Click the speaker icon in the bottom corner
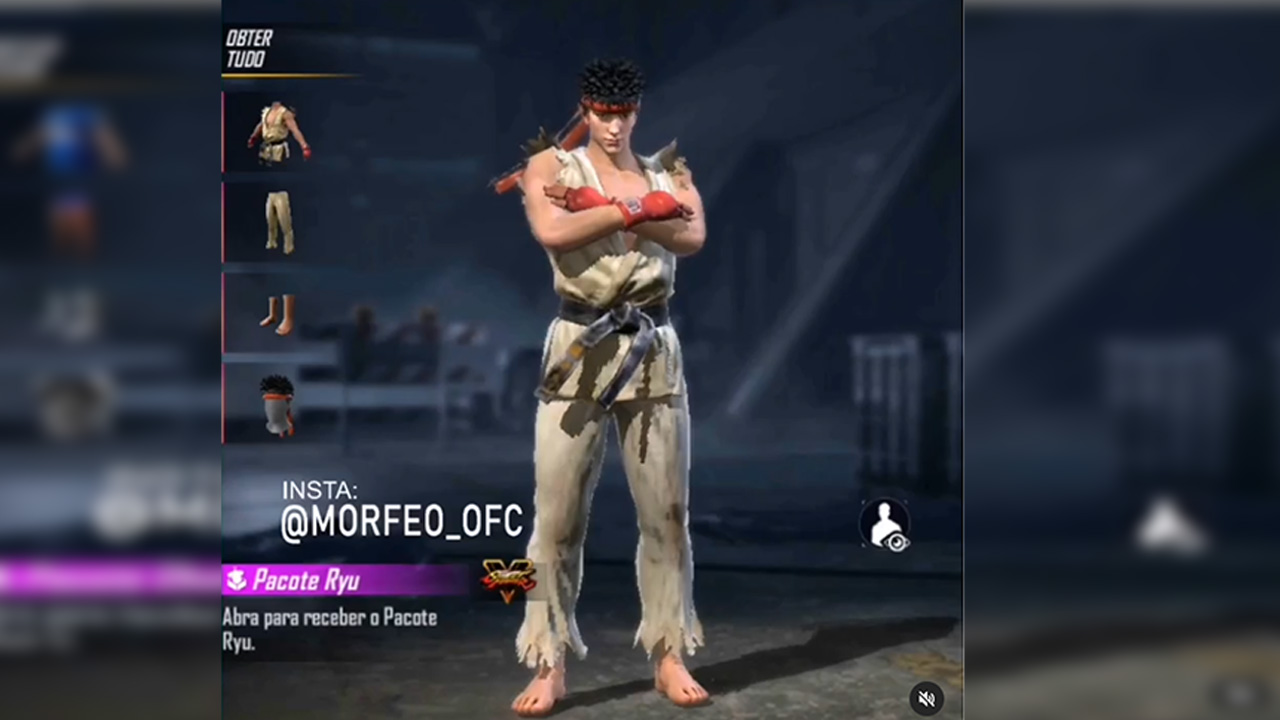The height and width of the screenshot is (720, 1280). pos(926,698)
